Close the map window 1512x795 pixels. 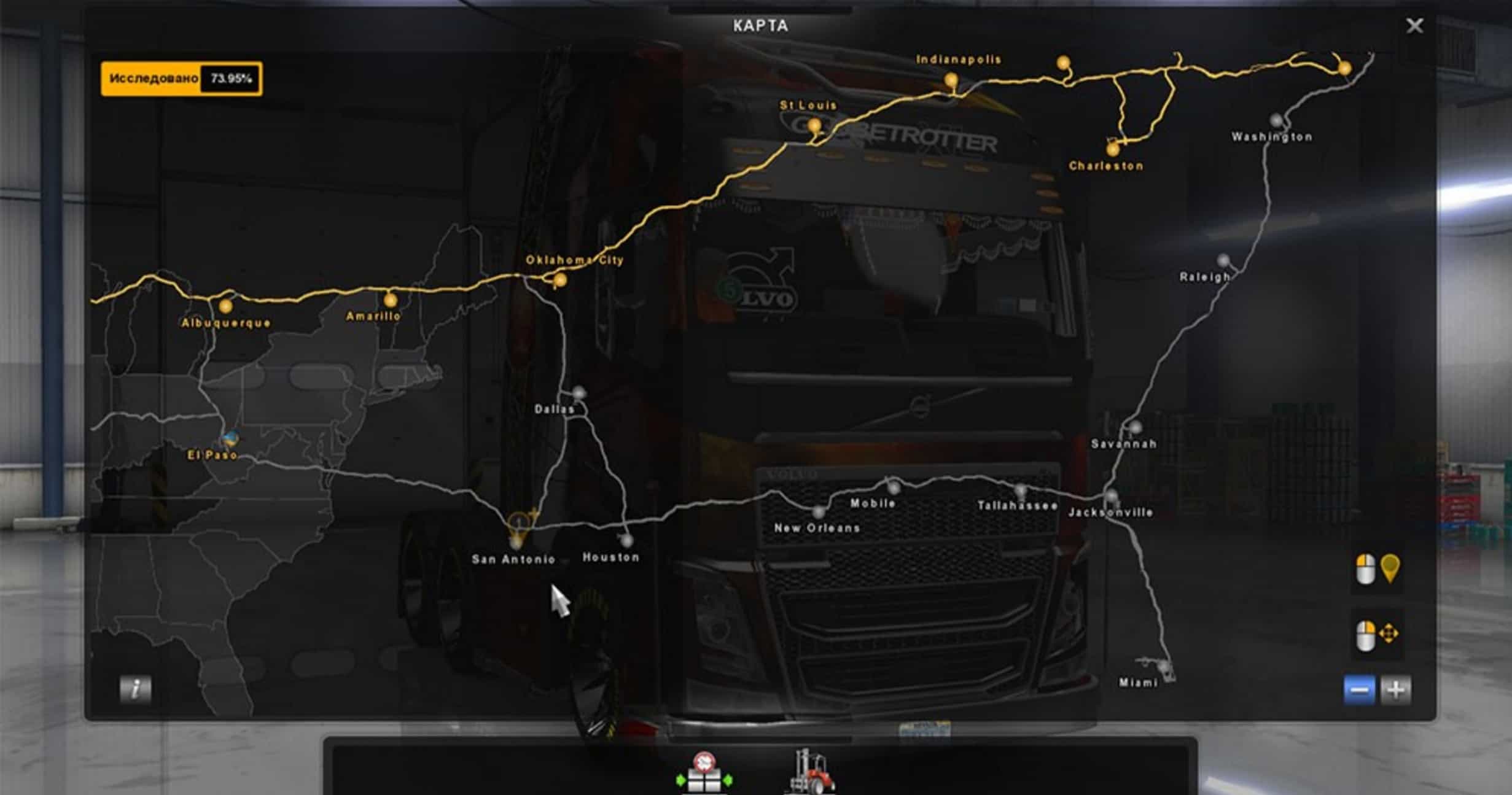pos(1414,26)
